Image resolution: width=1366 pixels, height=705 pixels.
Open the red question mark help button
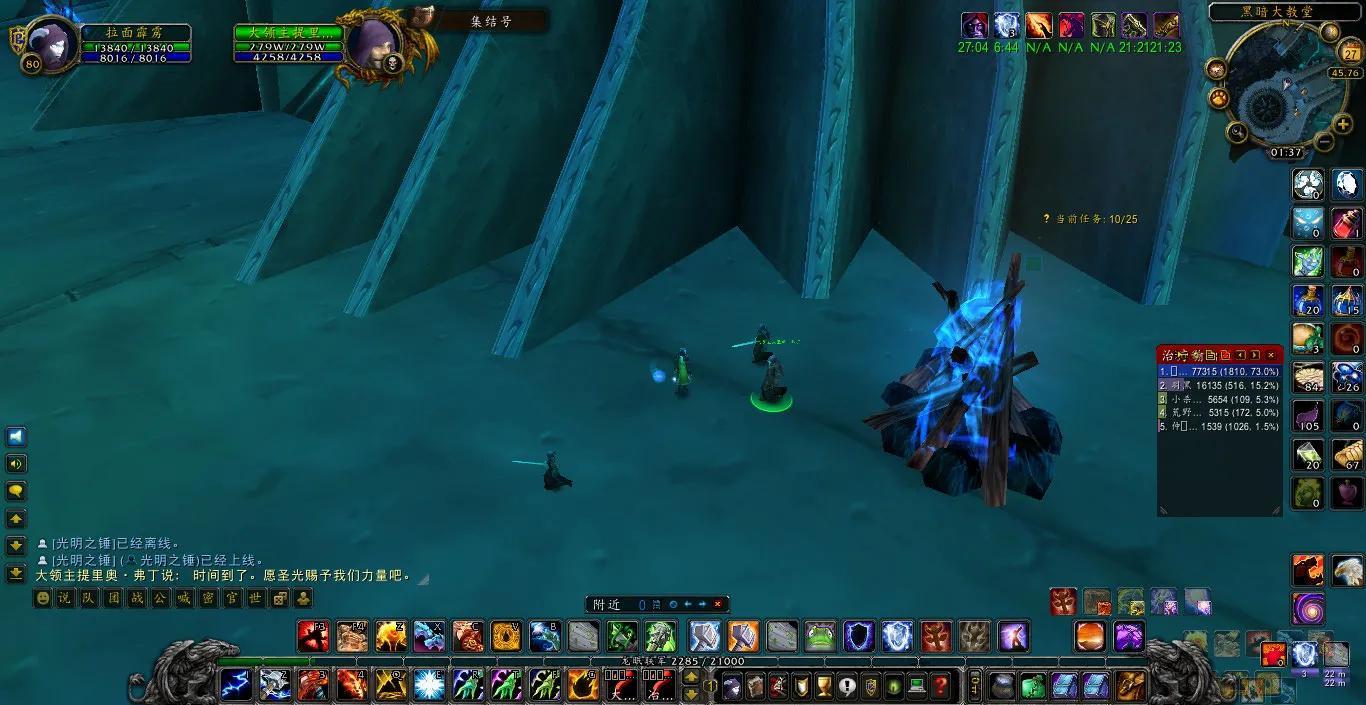[939, 686]
